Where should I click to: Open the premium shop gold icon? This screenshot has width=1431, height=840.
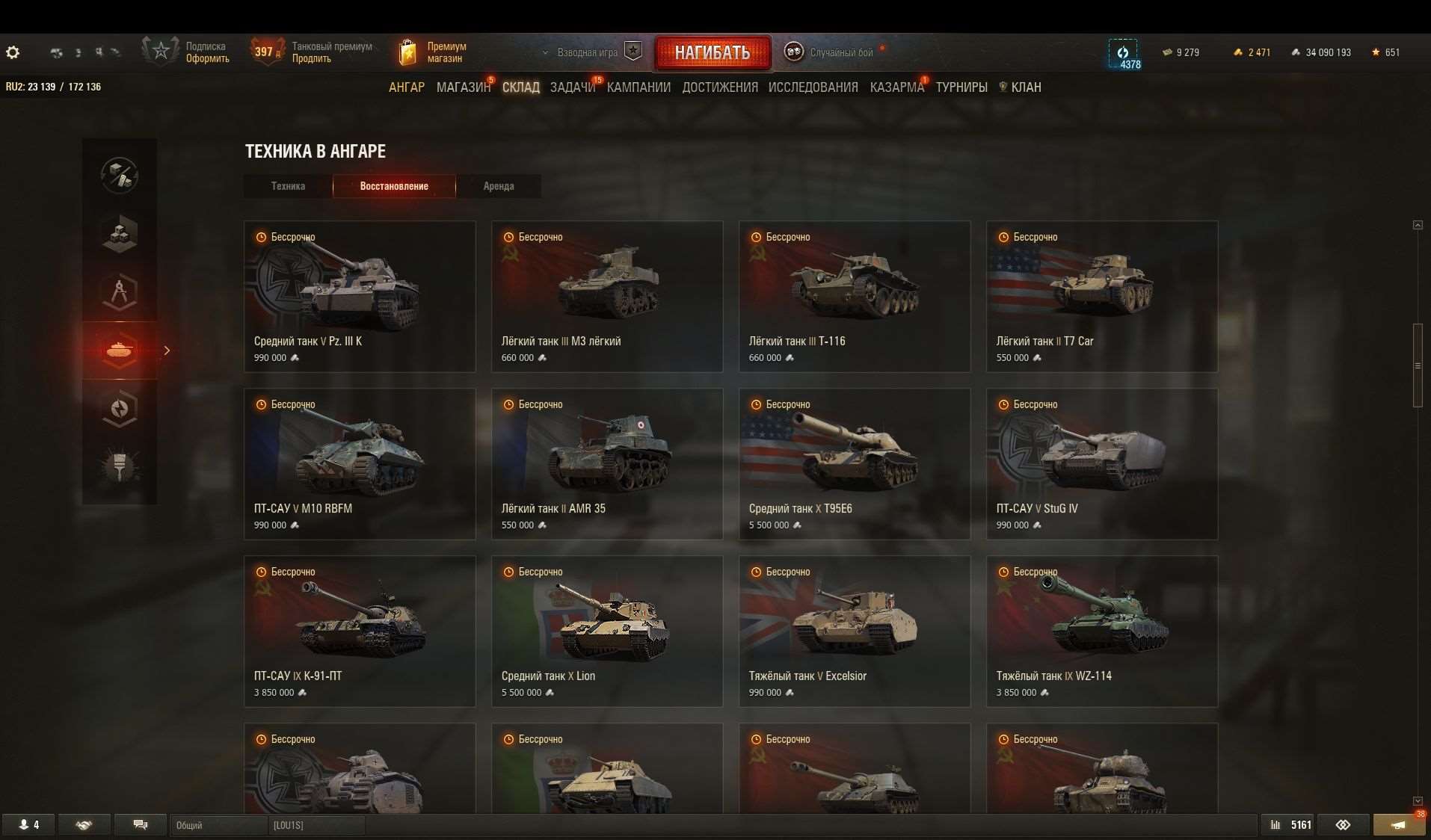click(407, 51)
